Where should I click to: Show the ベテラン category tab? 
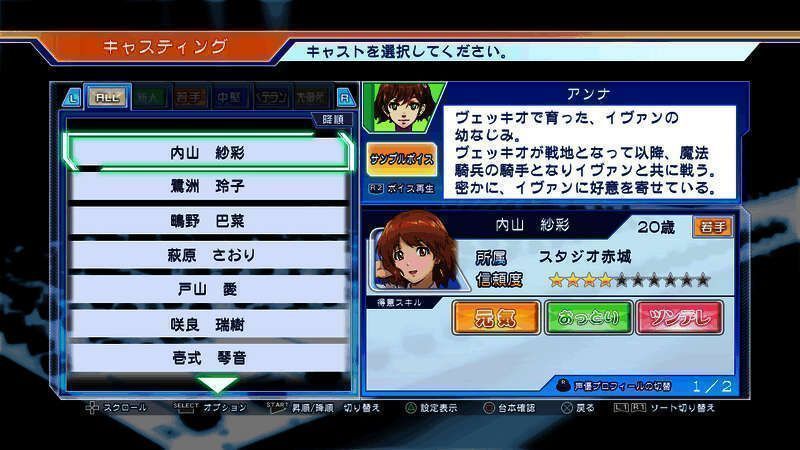pos(272,97)
